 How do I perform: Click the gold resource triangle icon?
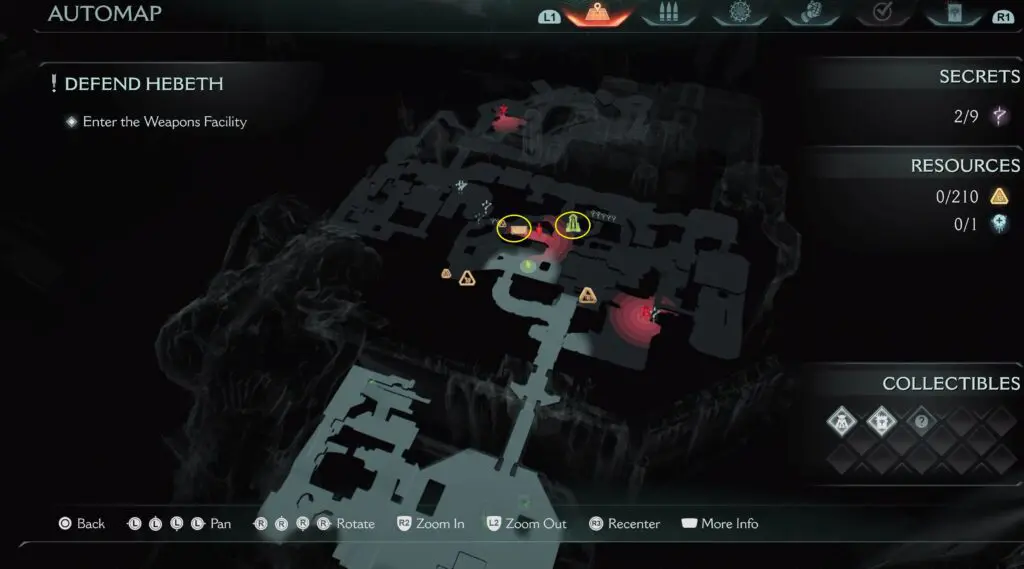998,197
